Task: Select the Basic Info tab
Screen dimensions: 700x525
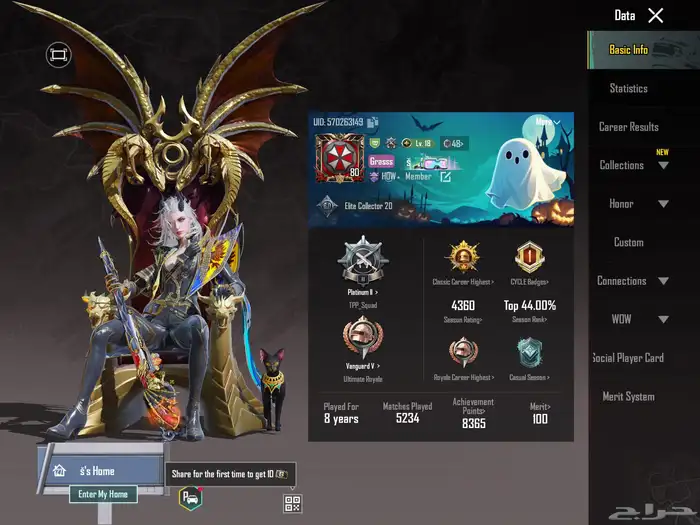Action: 629,49
